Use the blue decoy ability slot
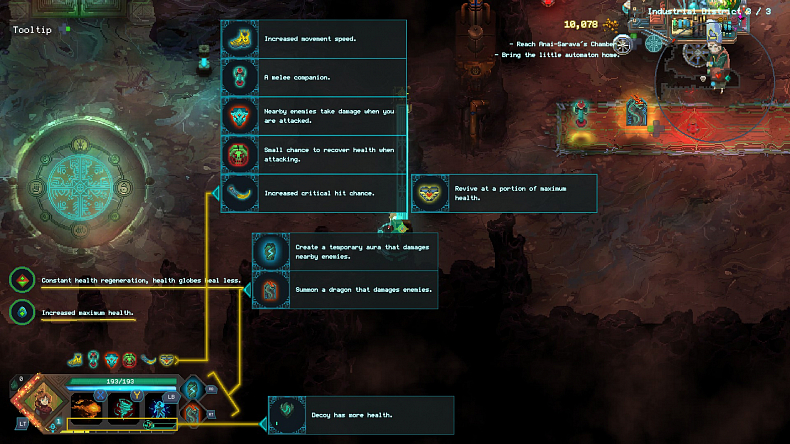 coord(160,407)
